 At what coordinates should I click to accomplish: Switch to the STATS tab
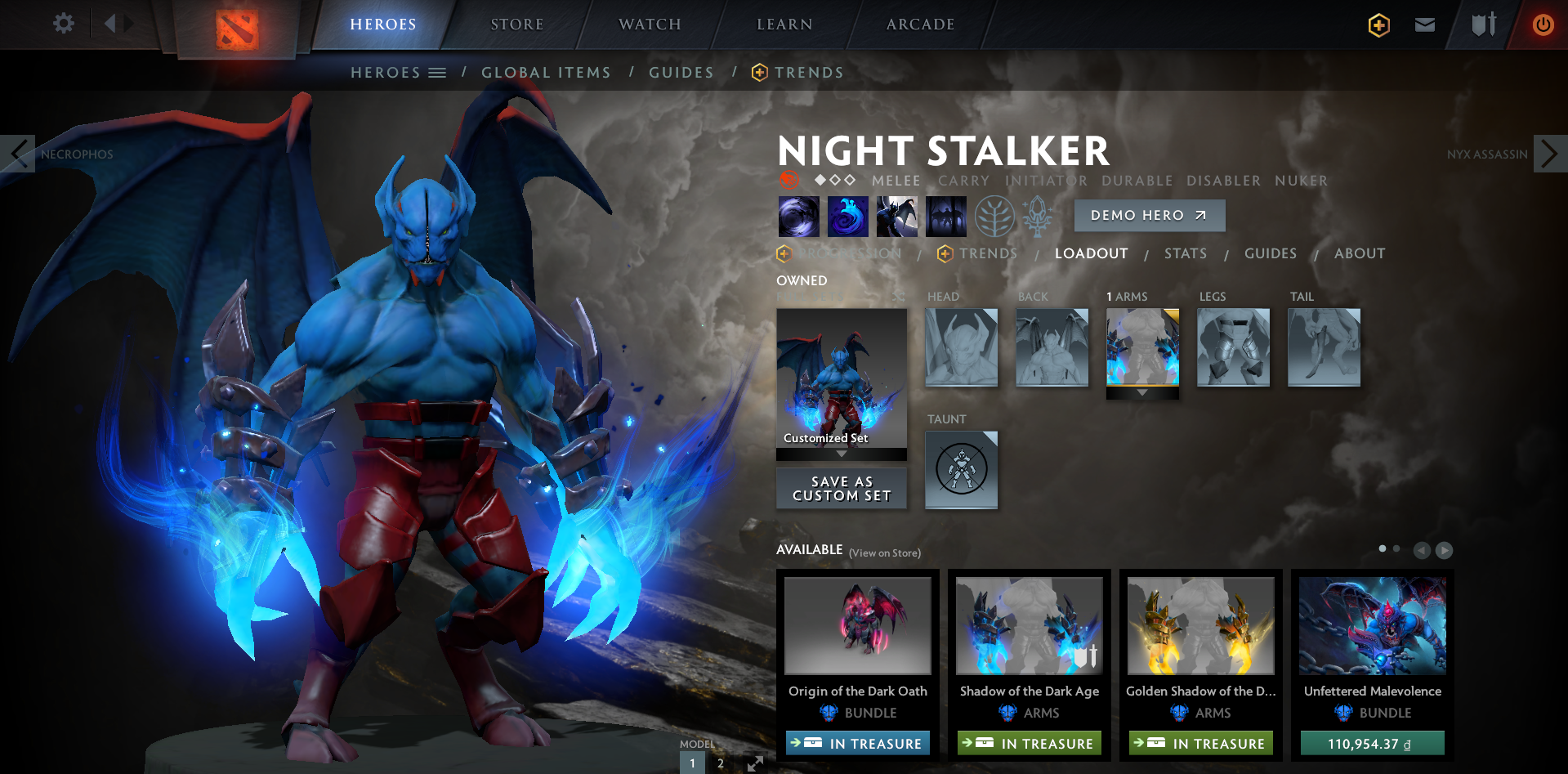pos(1185,253)
